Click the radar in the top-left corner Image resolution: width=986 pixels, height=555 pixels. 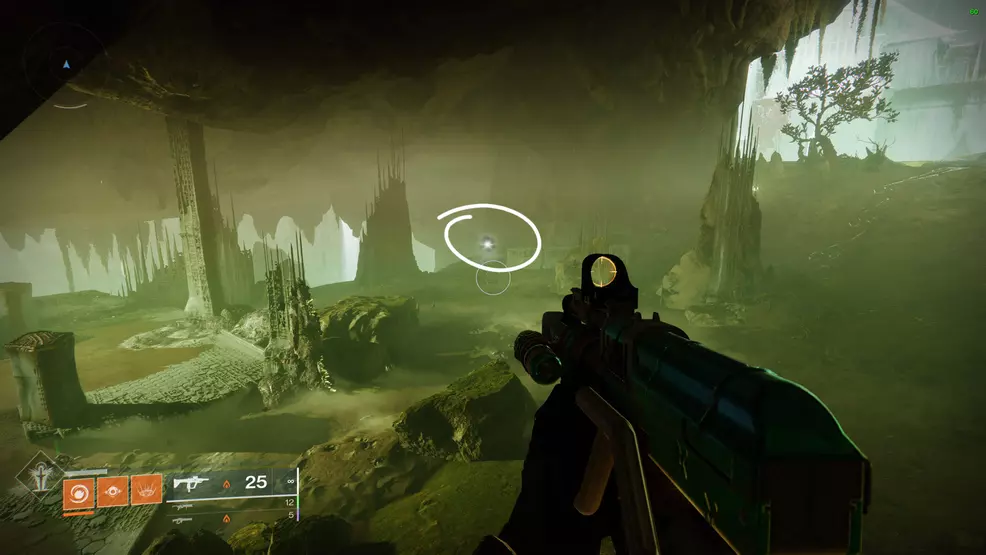[66, 66]
